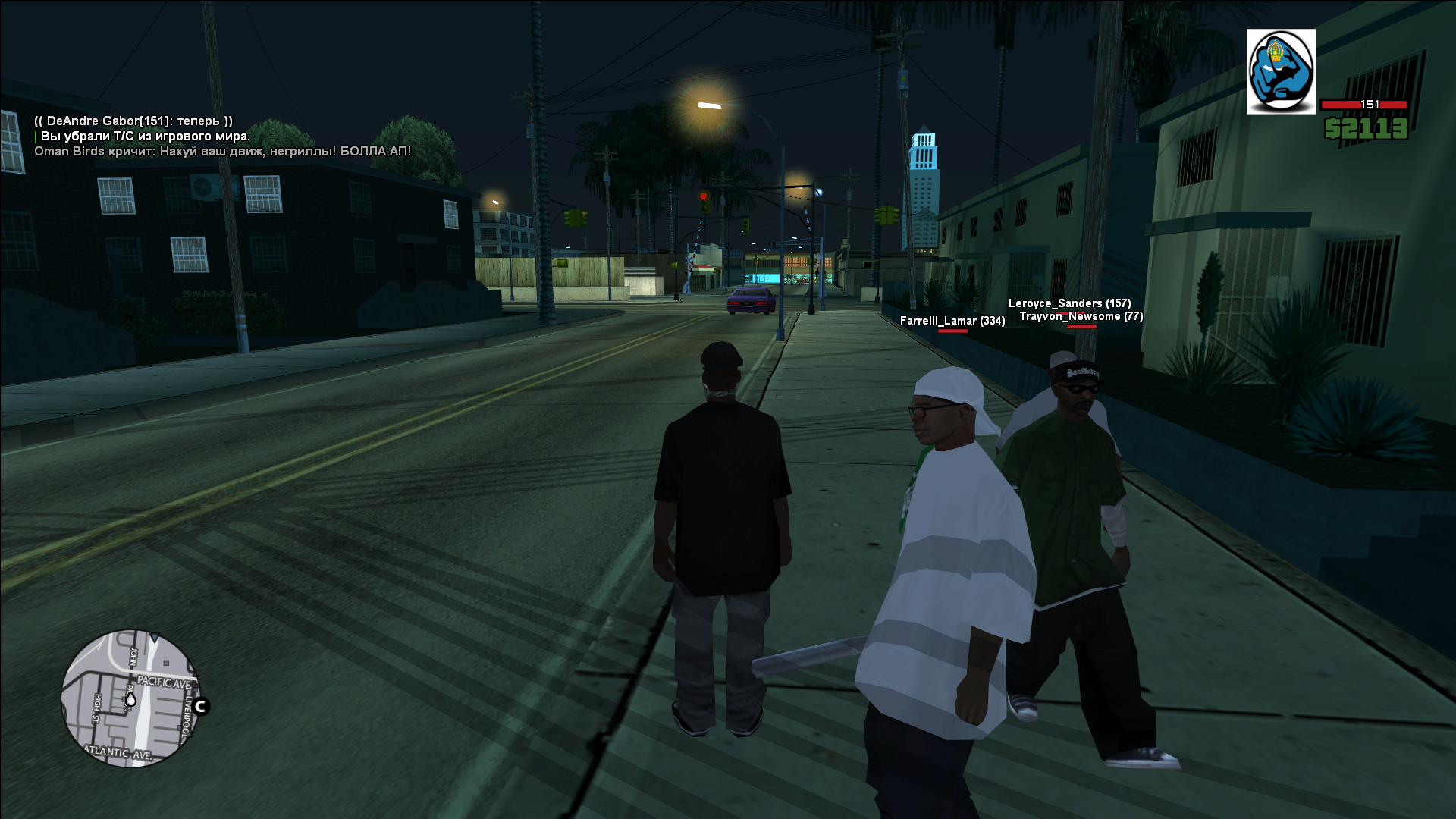The image size is (1456, 819).
Task: Click Oman Birds' shouted chat line
Action: click(222, 152)
